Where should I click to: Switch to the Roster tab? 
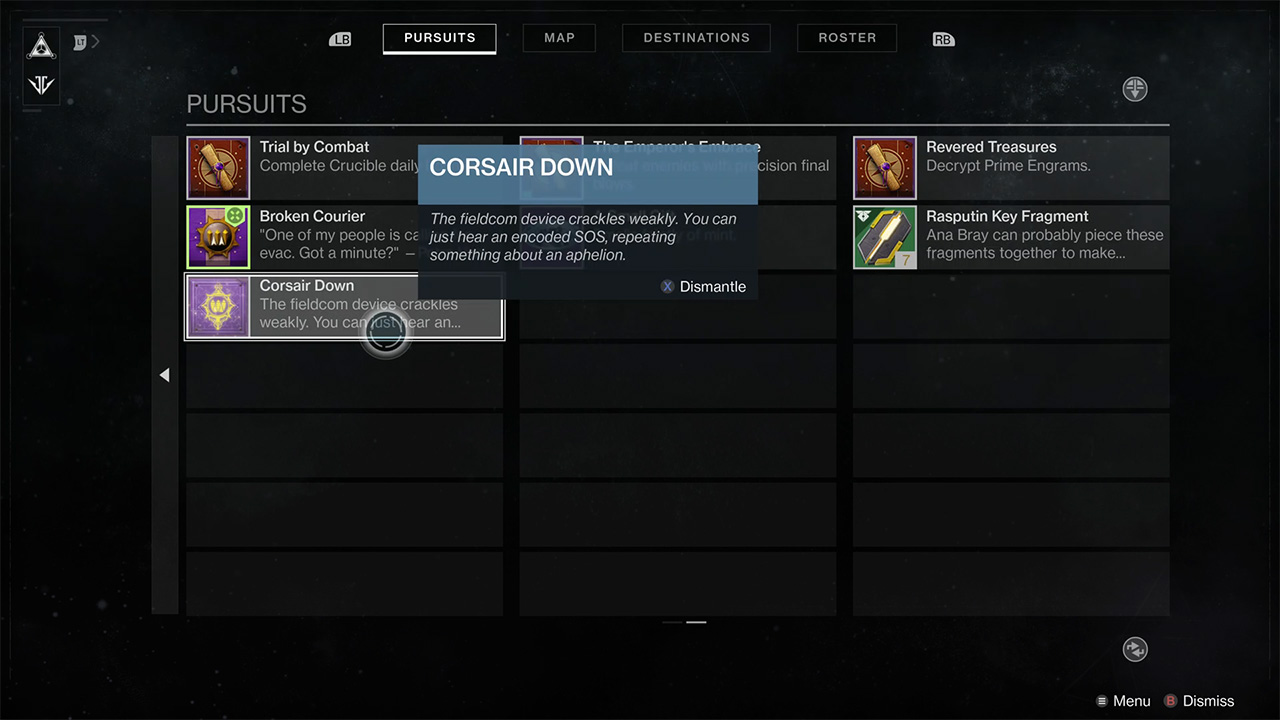[846, 37]
